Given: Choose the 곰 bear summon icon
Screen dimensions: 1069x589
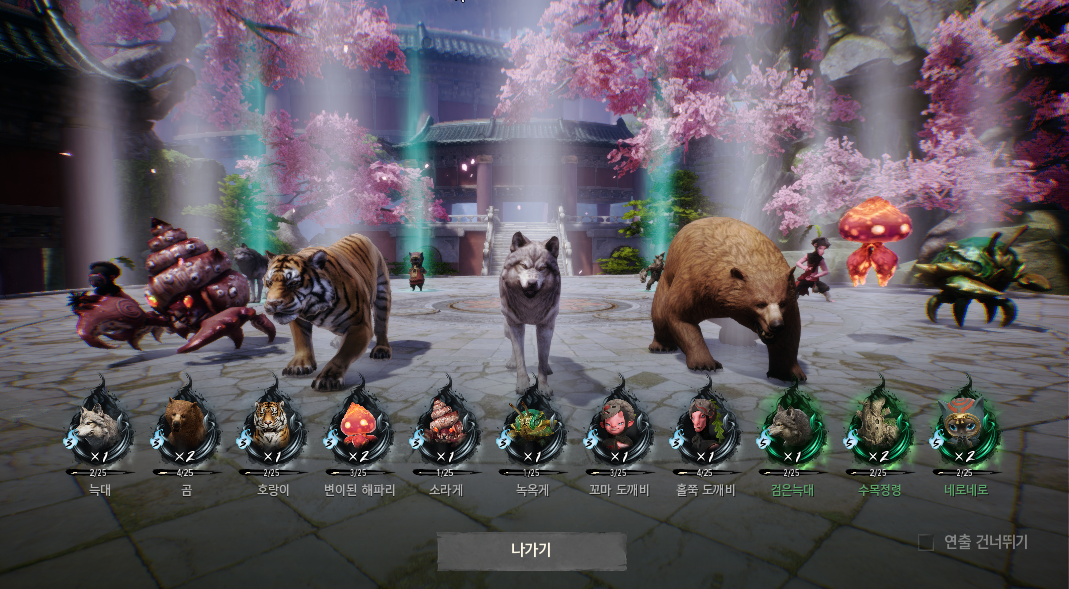Looking at the screenshot, I should [186, 425].
